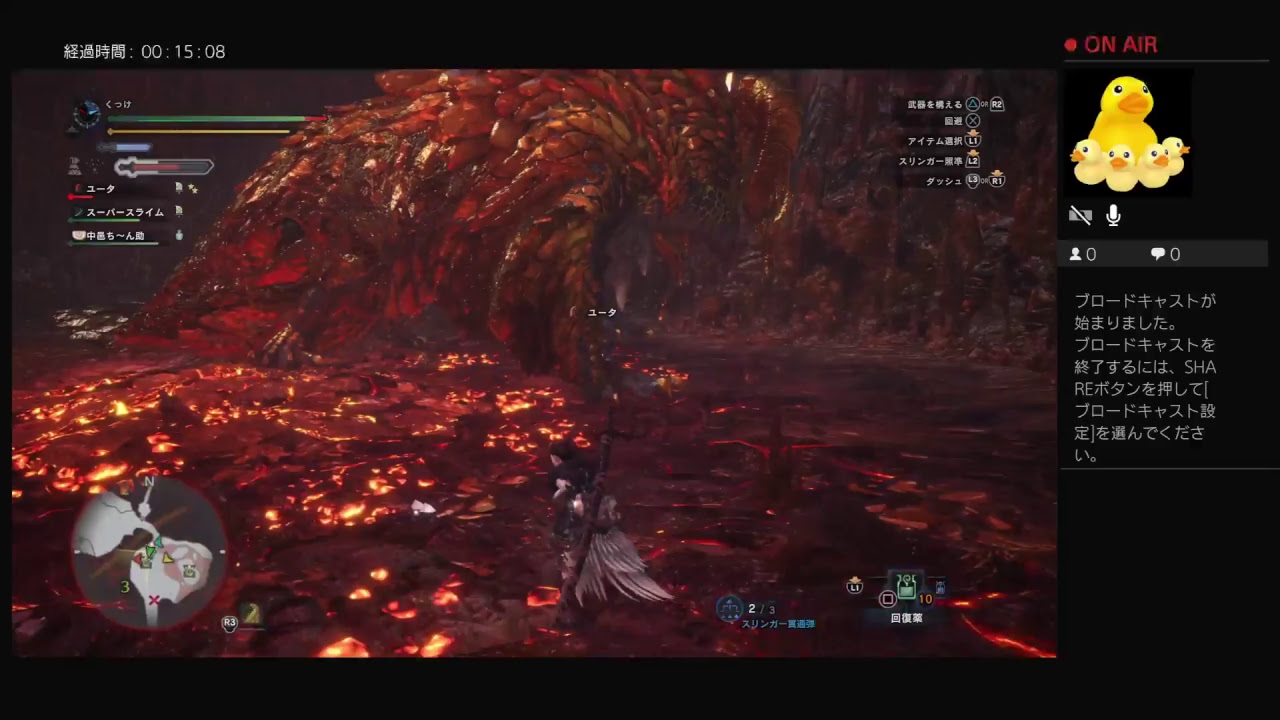Viewport: 1280px width, 720px height.
Task: Click the yellow duck broadcaster avatar
Action: (1127, 133)
